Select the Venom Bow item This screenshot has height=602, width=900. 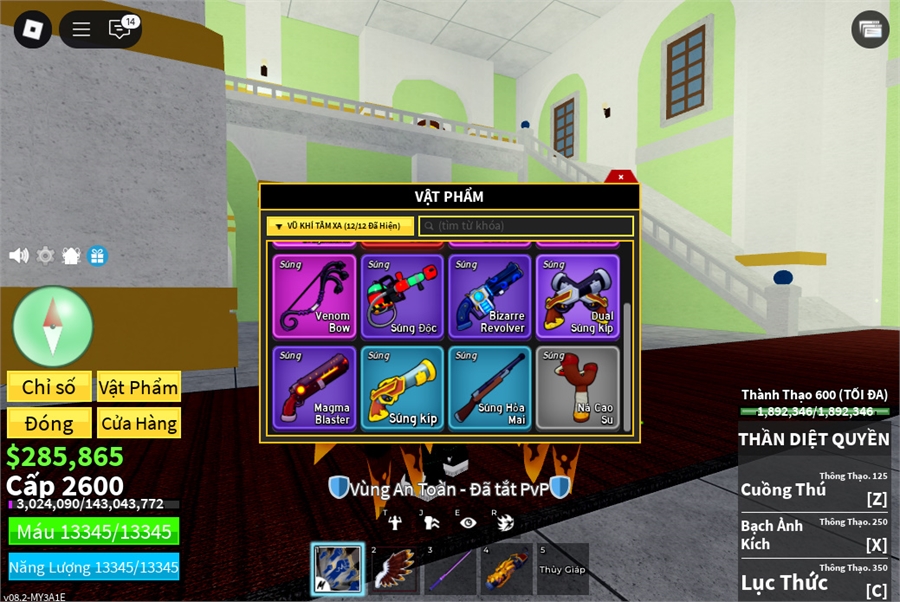pos(314,296)
